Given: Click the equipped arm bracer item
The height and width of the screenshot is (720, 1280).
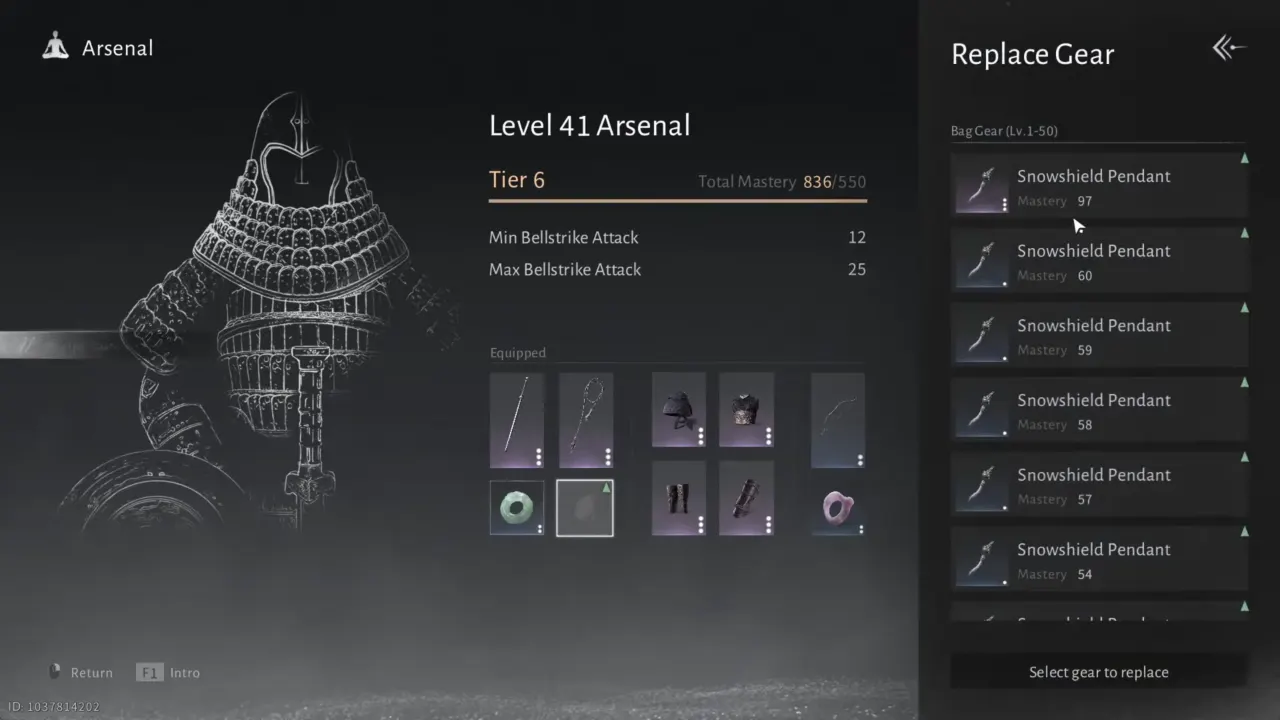Looking at the screenshot, I should click(745, 498).
